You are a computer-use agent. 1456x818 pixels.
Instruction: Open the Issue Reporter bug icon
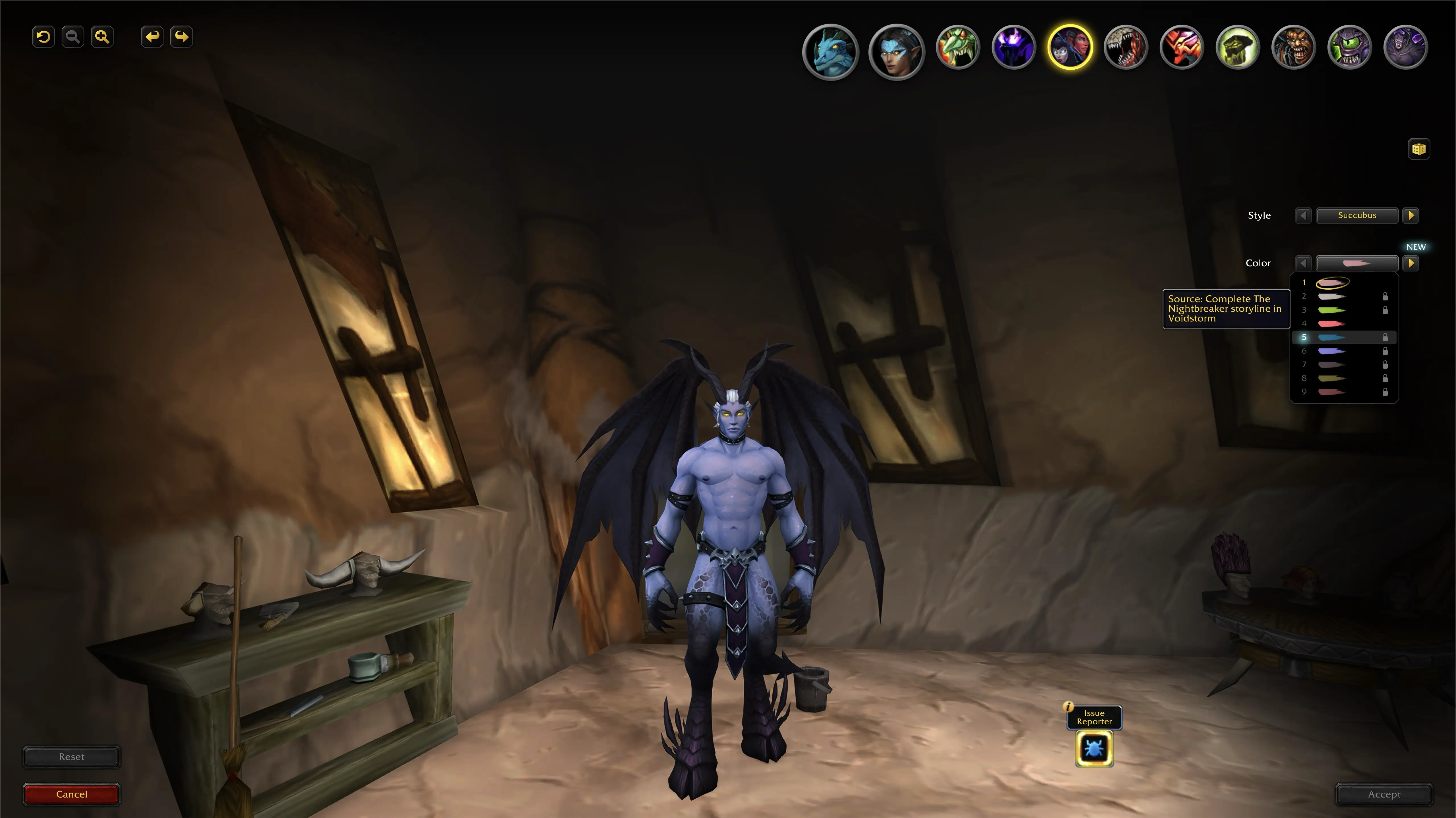pos(1094,749)
